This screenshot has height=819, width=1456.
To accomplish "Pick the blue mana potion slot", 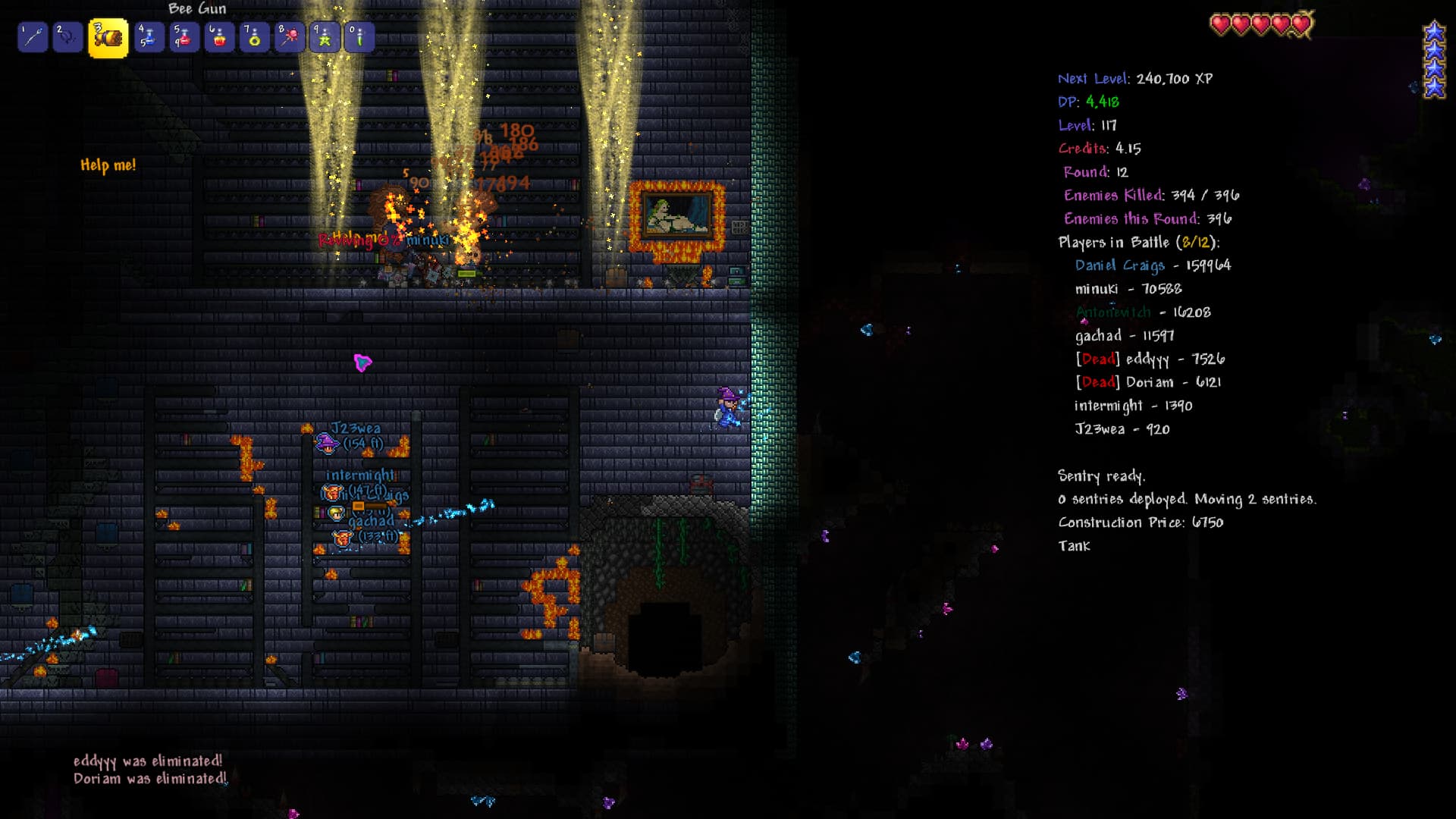I will (149, 37).
